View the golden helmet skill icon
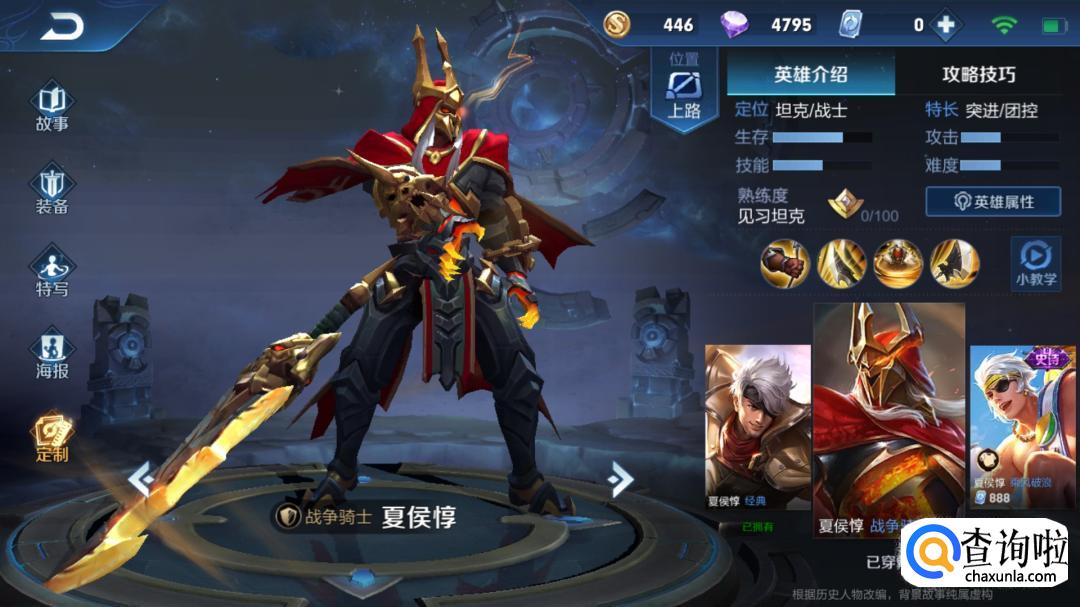The width and height of the screenshot is (1080, 607). tap(898, 263)
